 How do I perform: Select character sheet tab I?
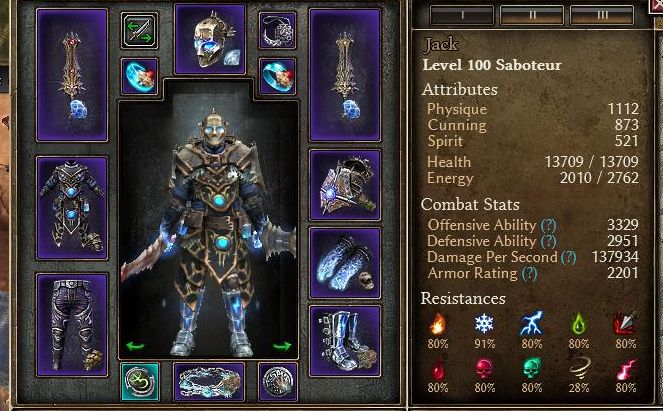pyautogui.click(x=462, y=16)
